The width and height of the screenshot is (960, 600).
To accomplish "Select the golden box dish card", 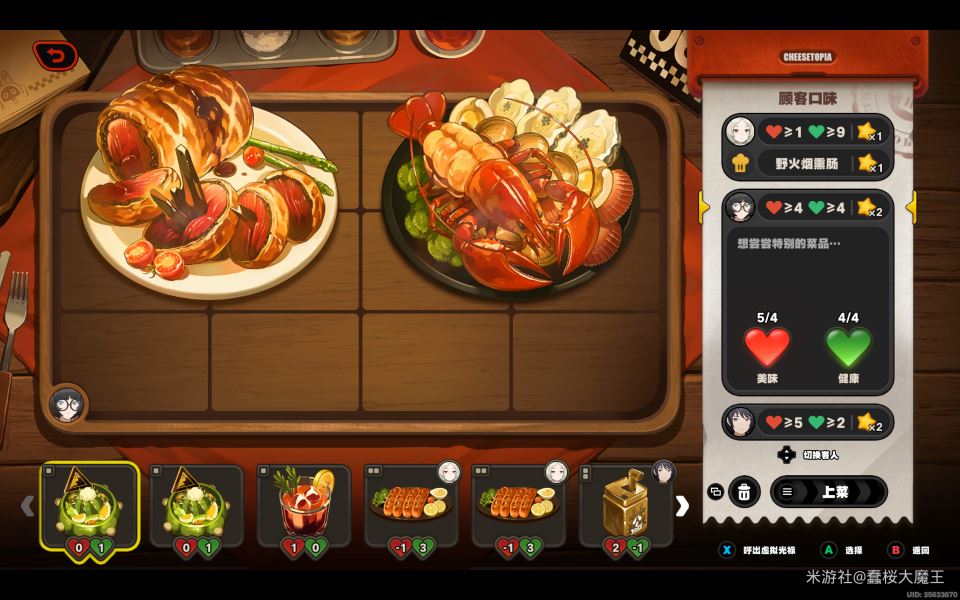I will (626, 506).
